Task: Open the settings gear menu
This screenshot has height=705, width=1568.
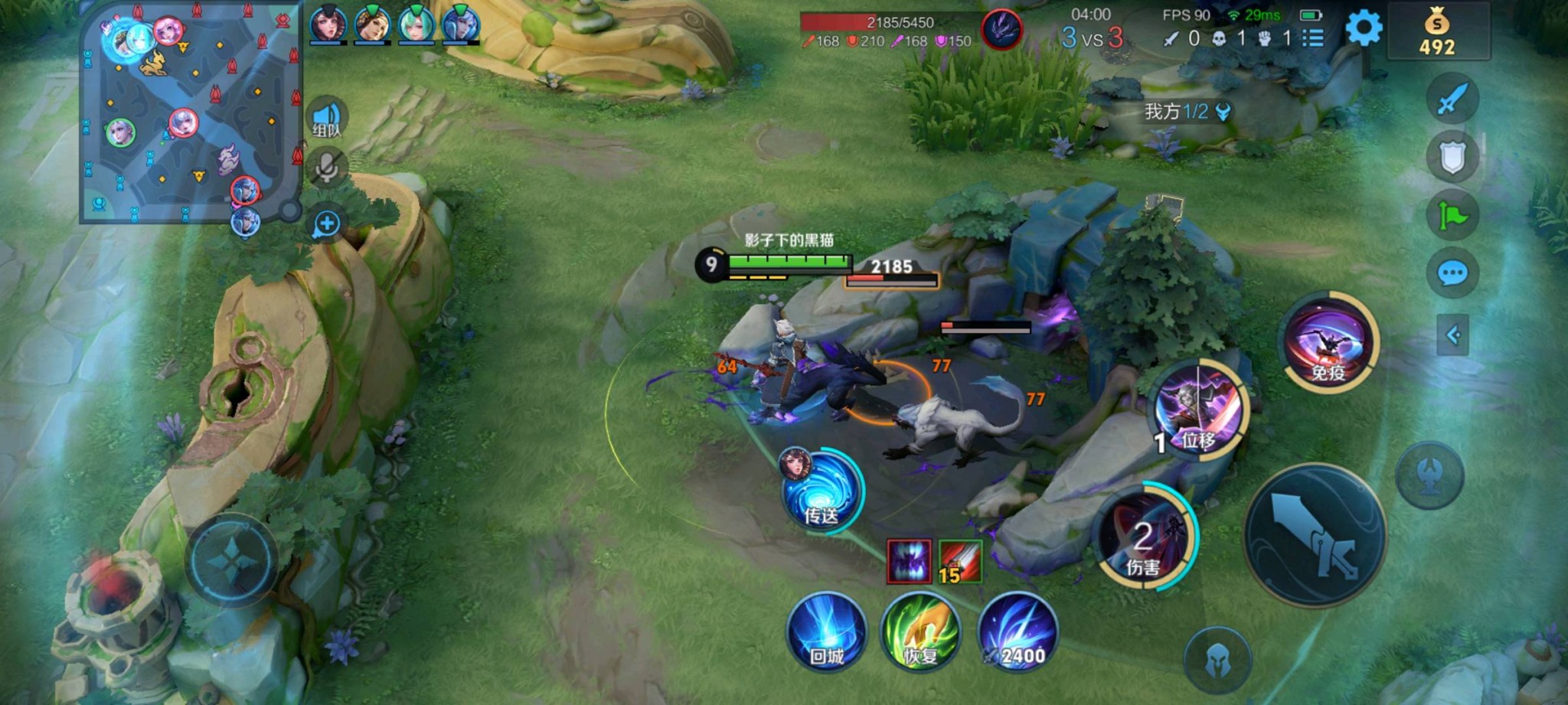Action: [1364, 29]
